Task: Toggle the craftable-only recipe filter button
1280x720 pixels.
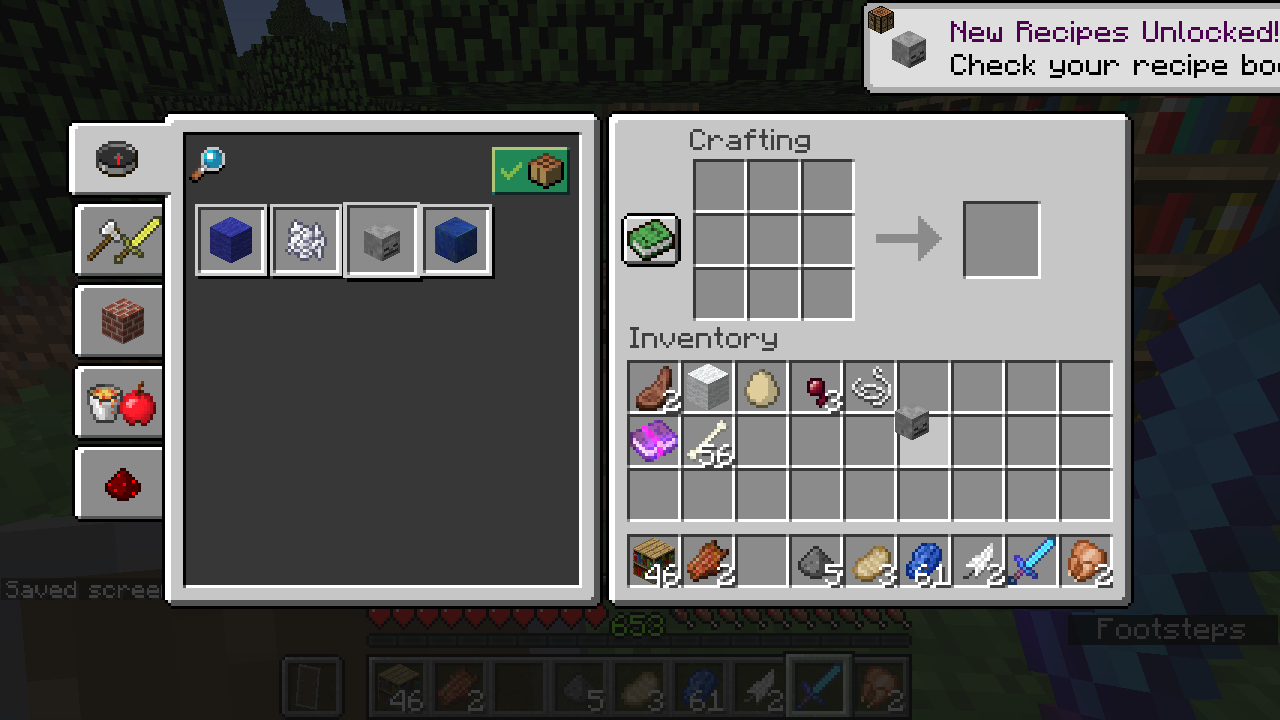Action: coord(530,171)
